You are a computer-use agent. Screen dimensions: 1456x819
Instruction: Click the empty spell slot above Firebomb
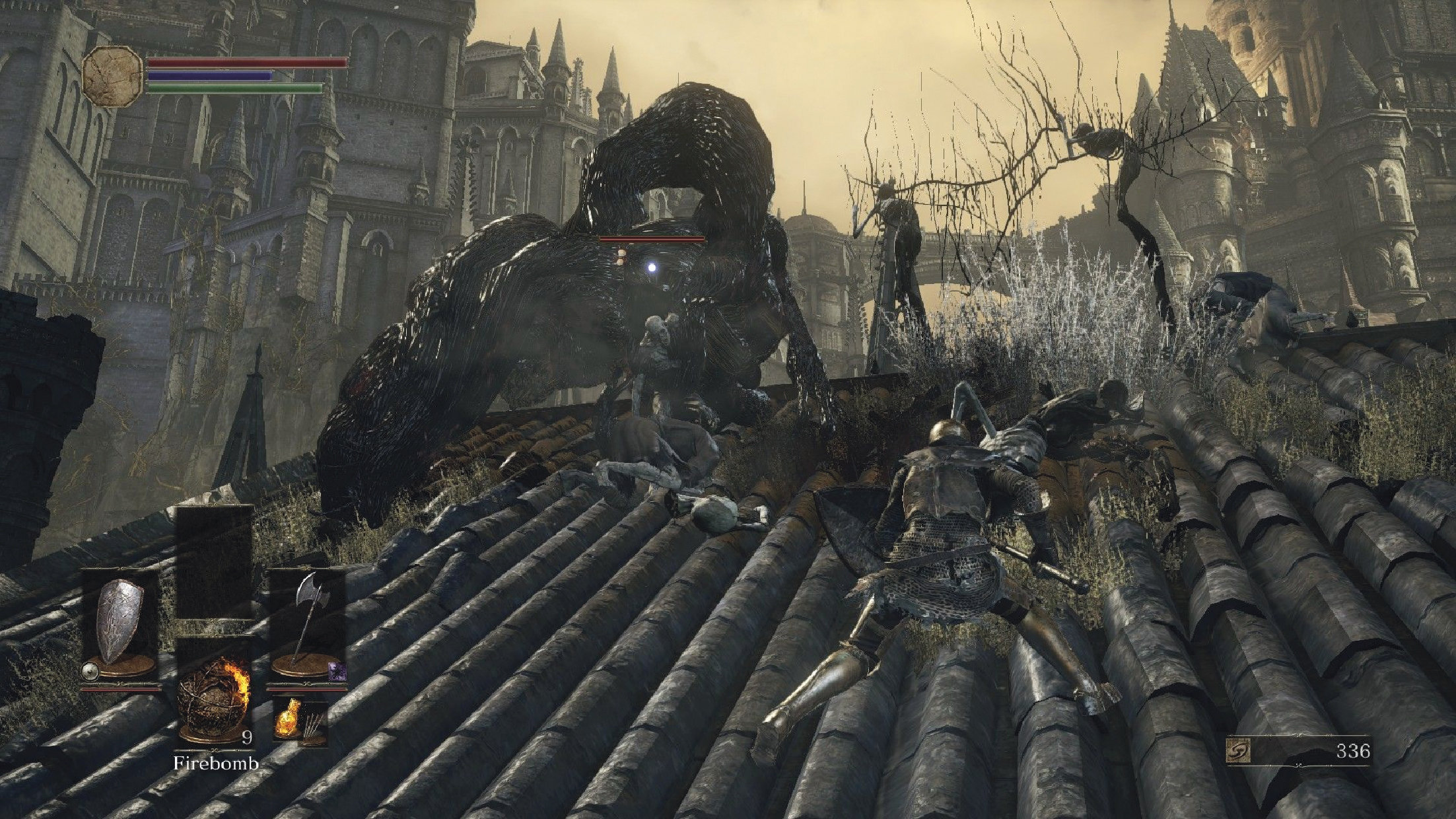tap(213, 563)
